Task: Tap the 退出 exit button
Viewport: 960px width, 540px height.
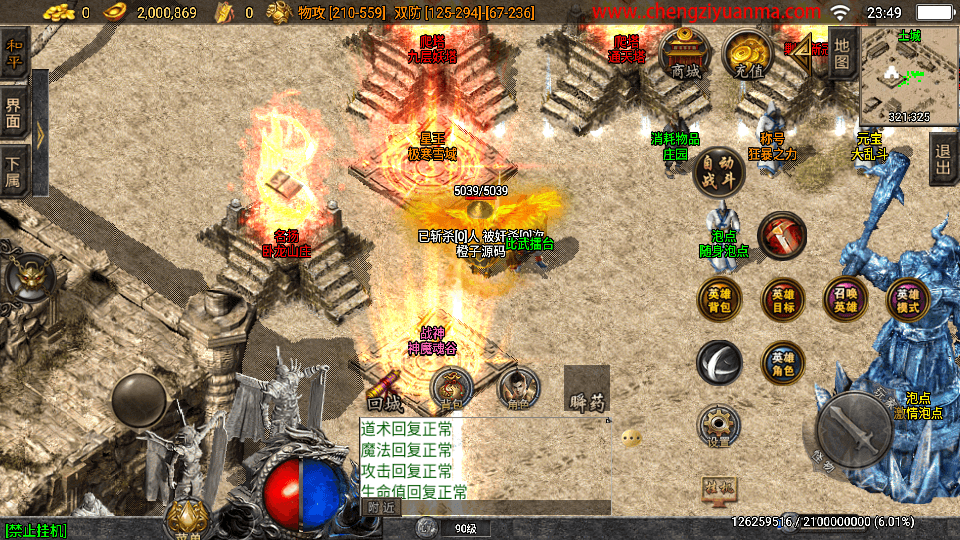Action: [942, 160]
